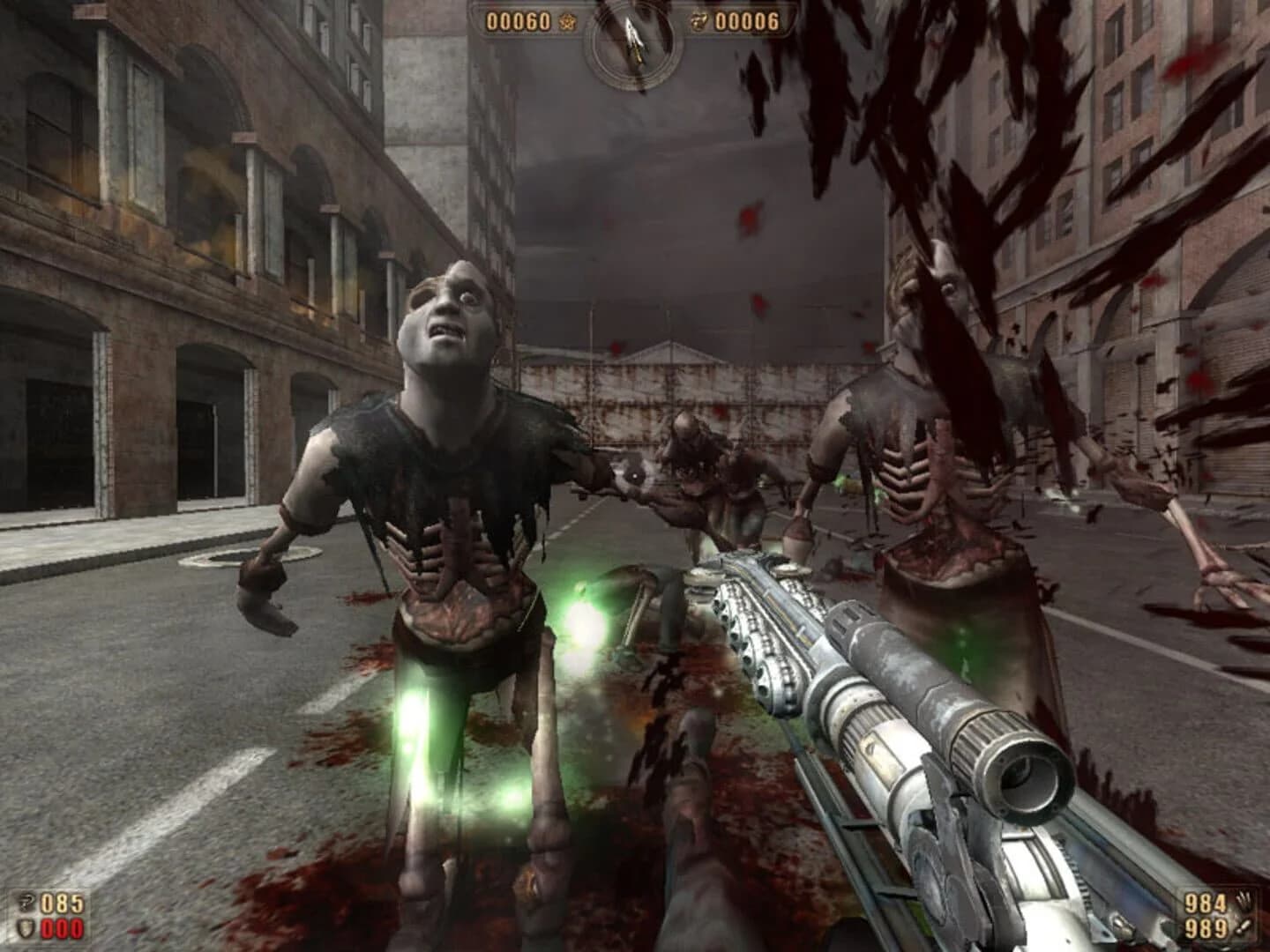The image size is (1270, 952).
Task: Click the red armor value 000
Action: tap(61, 928)
